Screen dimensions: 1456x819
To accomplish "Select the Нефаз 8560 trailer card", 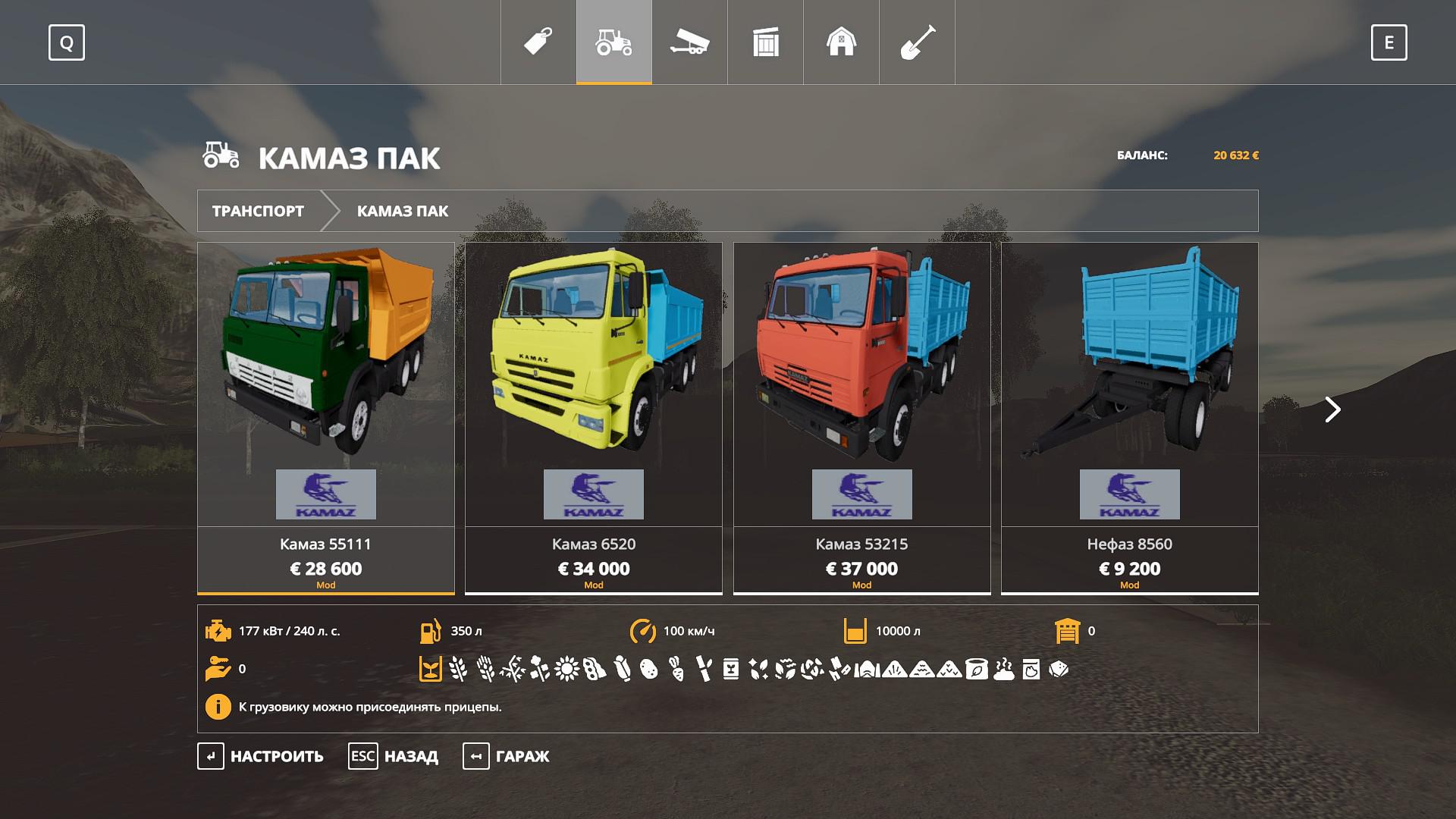I will pyautogui.click(x=1129, y=417).
